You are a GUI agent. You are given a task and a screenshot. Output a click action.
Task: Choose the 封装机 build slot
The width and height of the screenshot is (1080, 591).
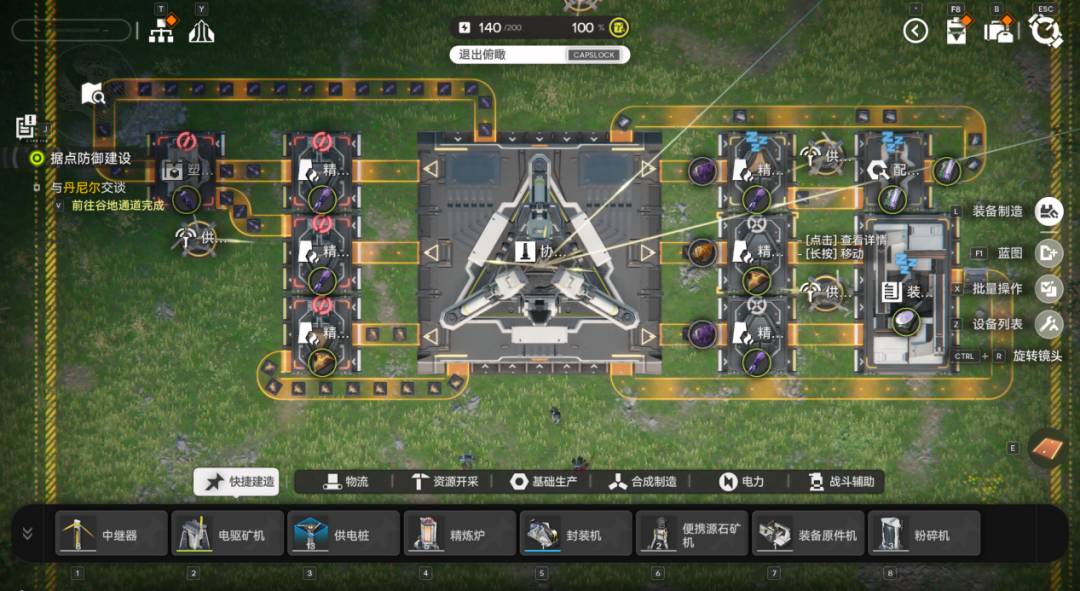click(x=574, y=534)
